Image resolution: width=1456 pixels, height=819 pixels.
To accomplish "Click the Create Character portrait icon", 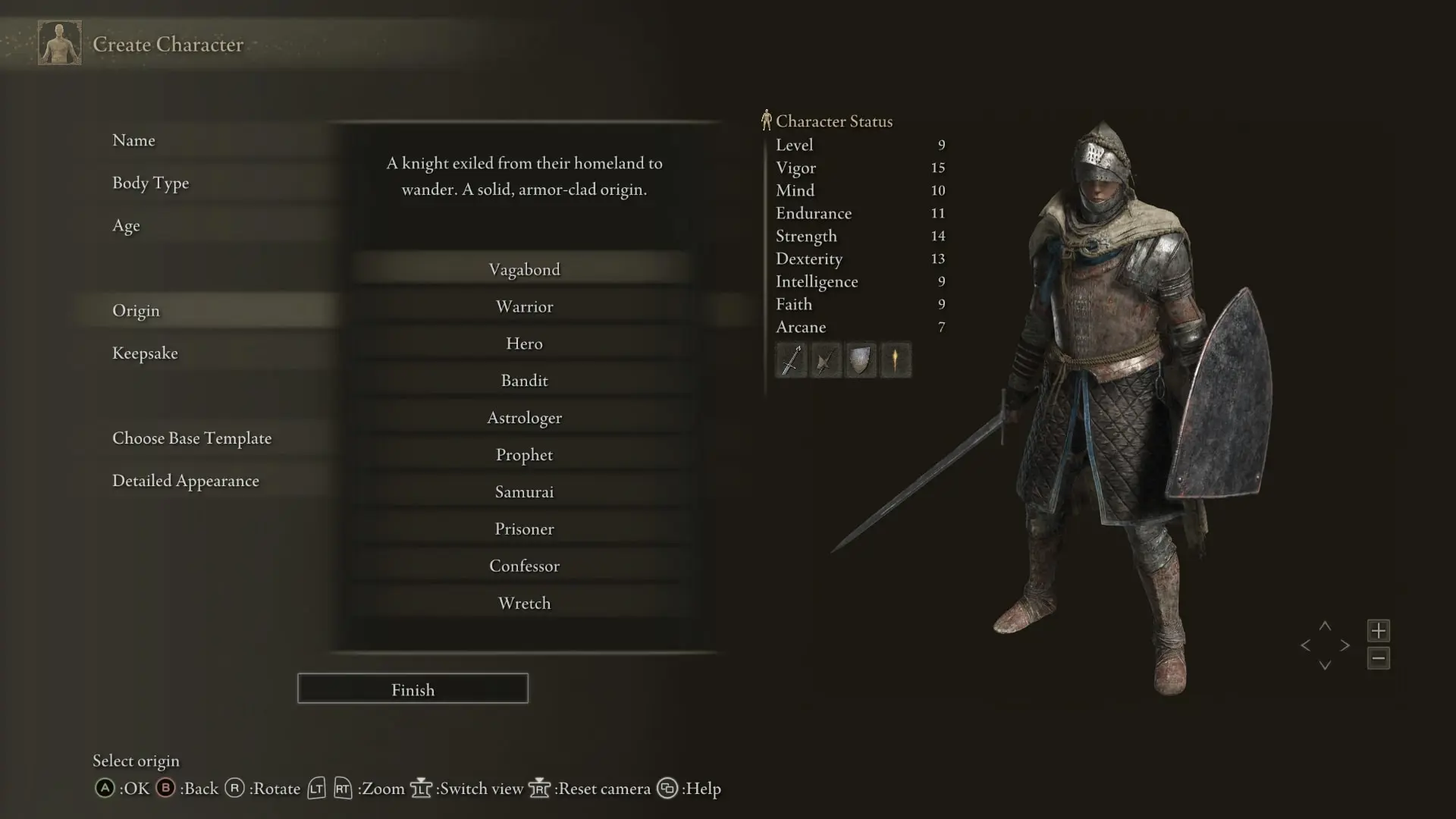I will click(59, 43).
